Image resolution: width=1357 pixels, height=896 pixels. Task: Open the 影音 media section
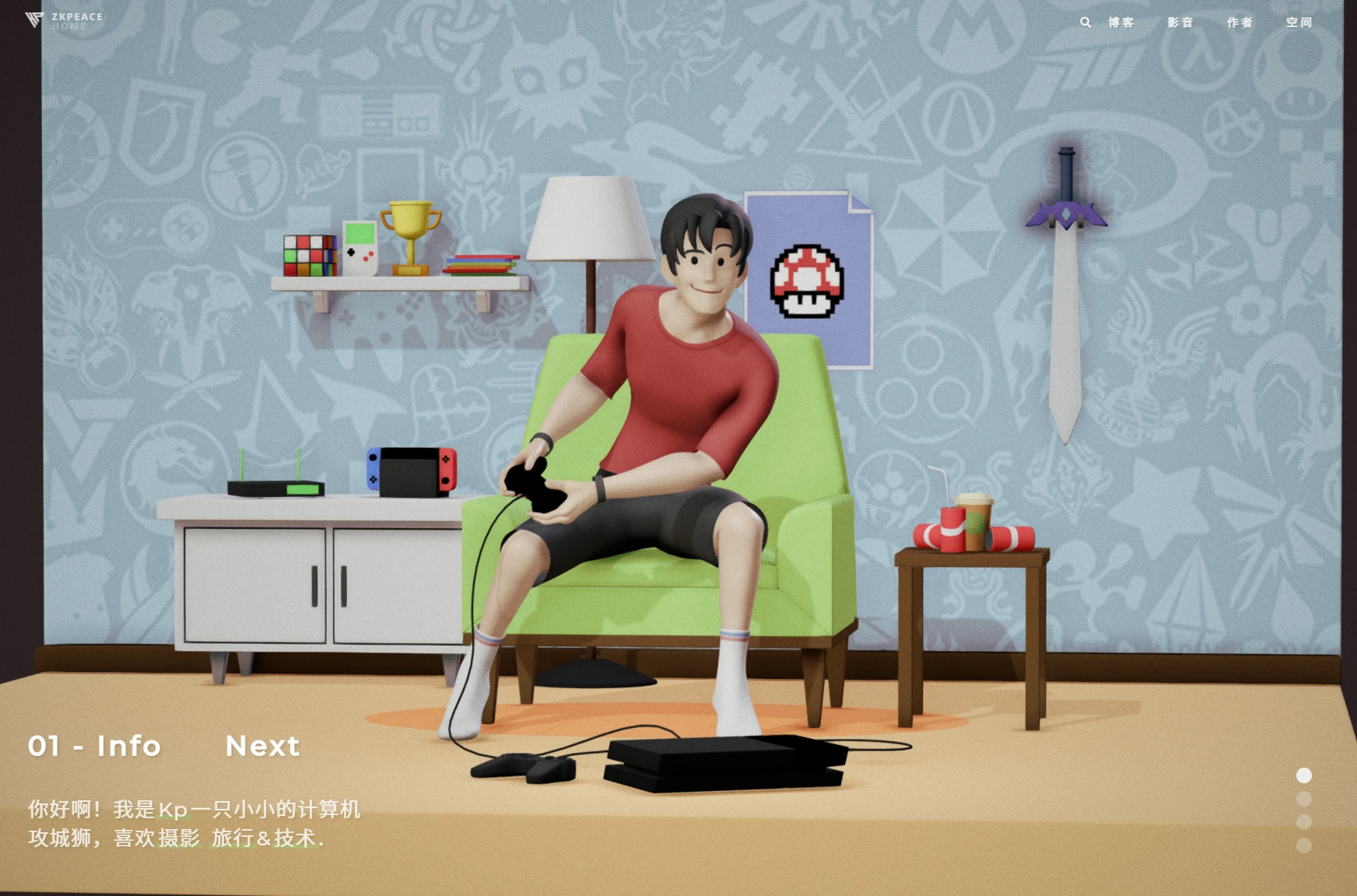point(1180,23)
